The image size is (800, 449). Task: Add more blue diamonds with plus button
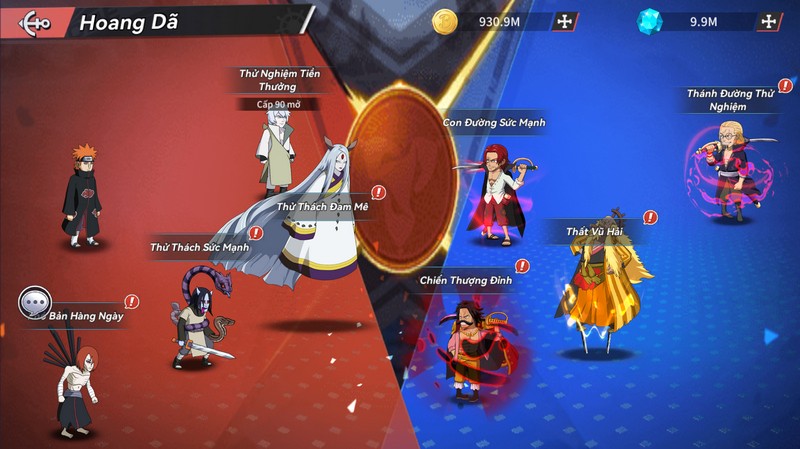768,21
